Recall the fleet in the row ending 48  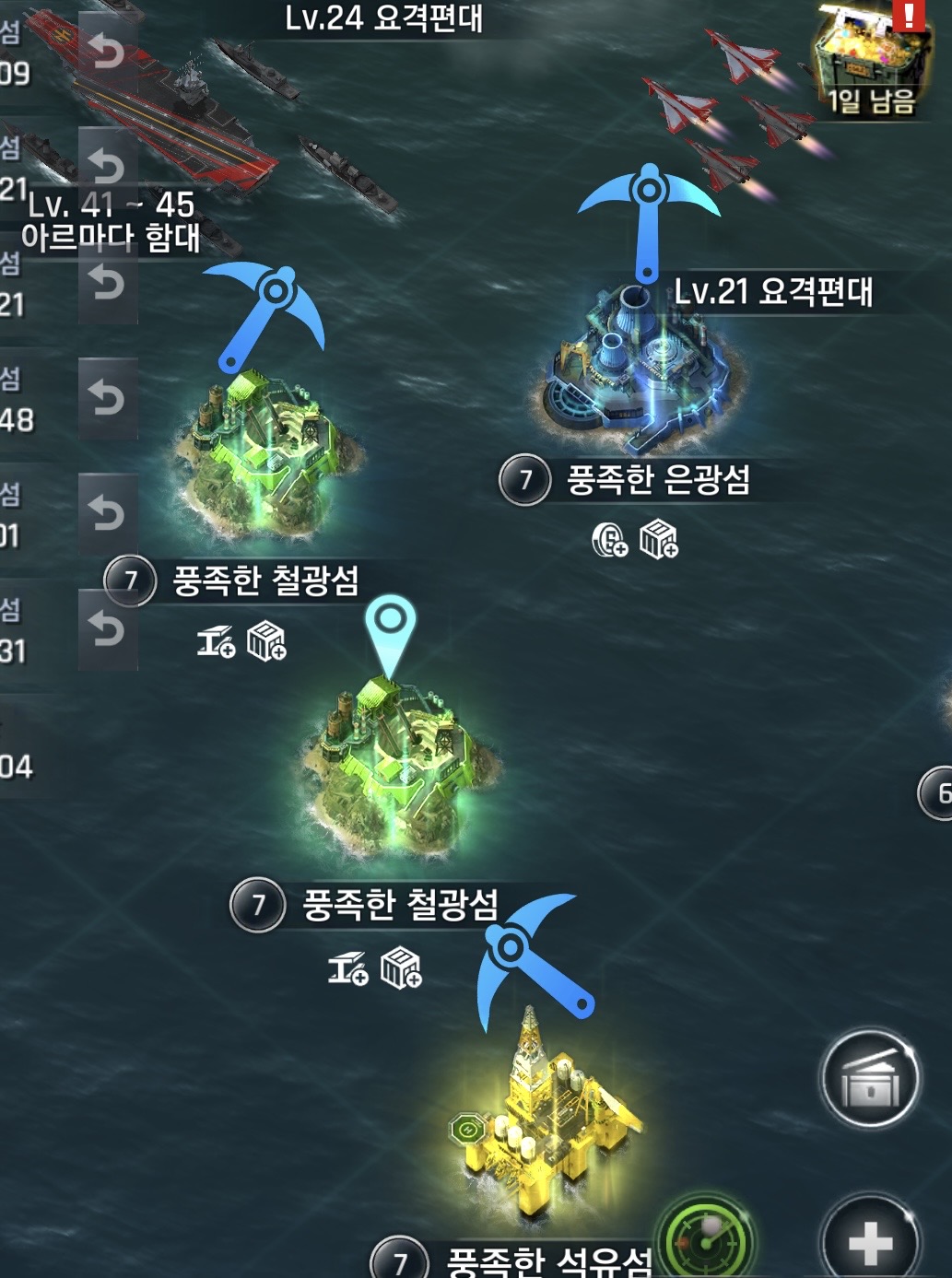(107, 398)
